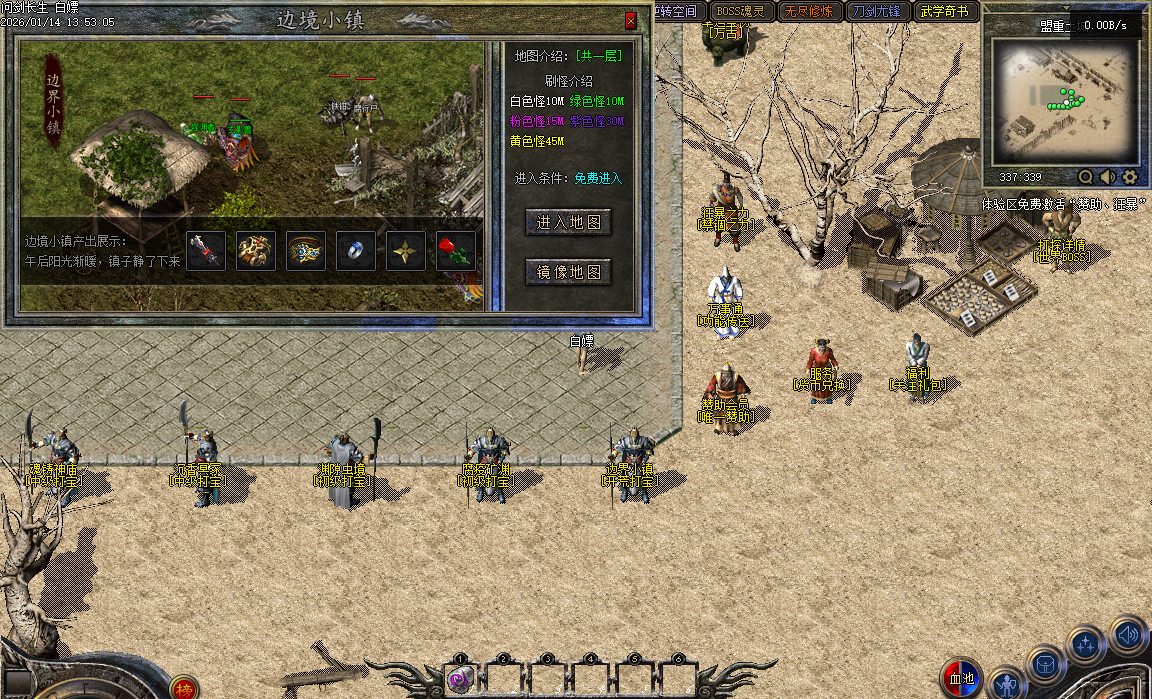Choose the 镜像地图 mirror map button
This screenshot has width=1152, height=699.
coord(568,271)
